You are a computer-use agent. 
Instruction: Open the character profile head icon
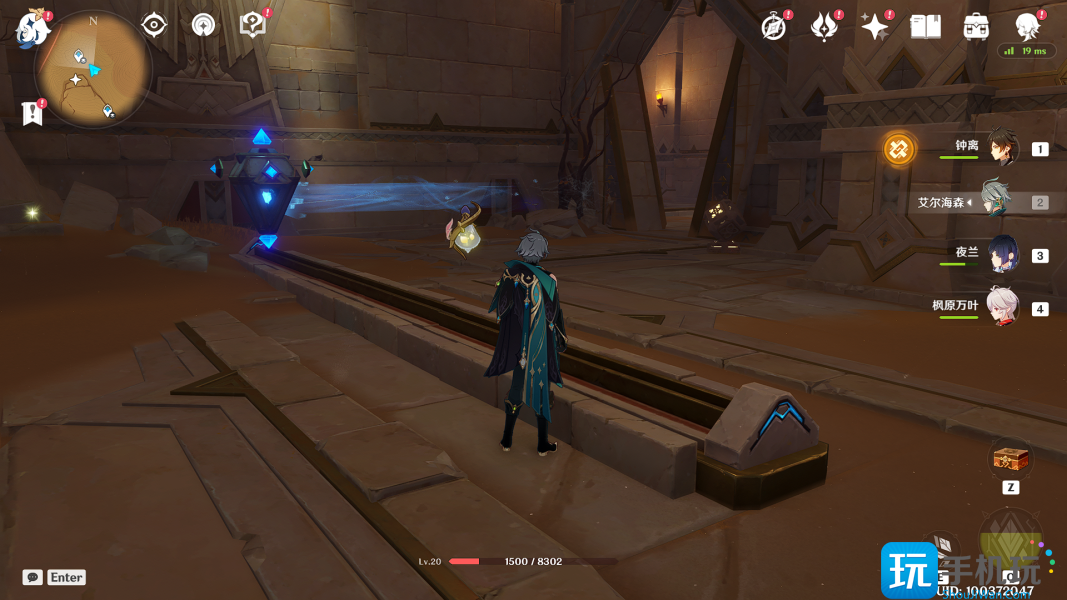pyautogui.click(x=1027, y=25)
